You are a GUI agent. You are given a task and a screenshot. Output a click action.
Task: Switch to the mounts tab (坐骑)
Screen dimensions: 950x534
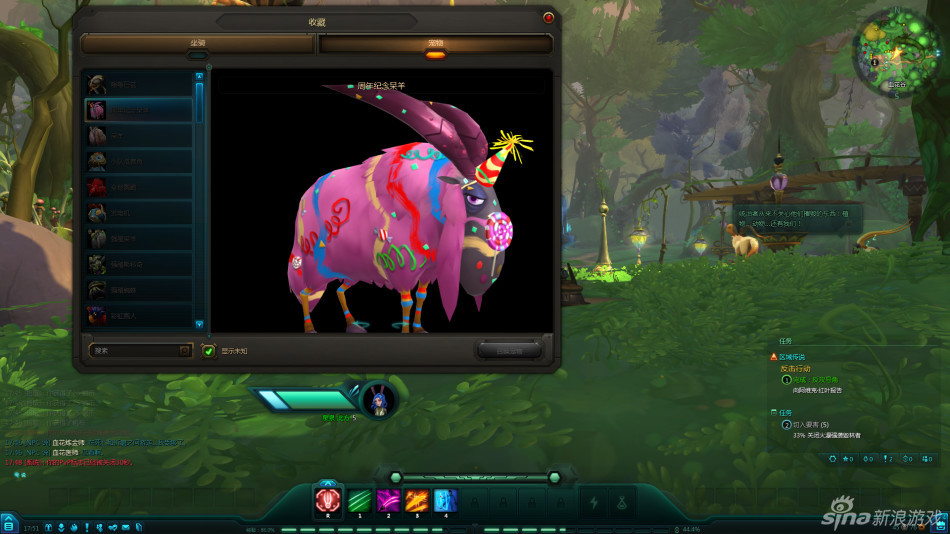pos(198,44)
